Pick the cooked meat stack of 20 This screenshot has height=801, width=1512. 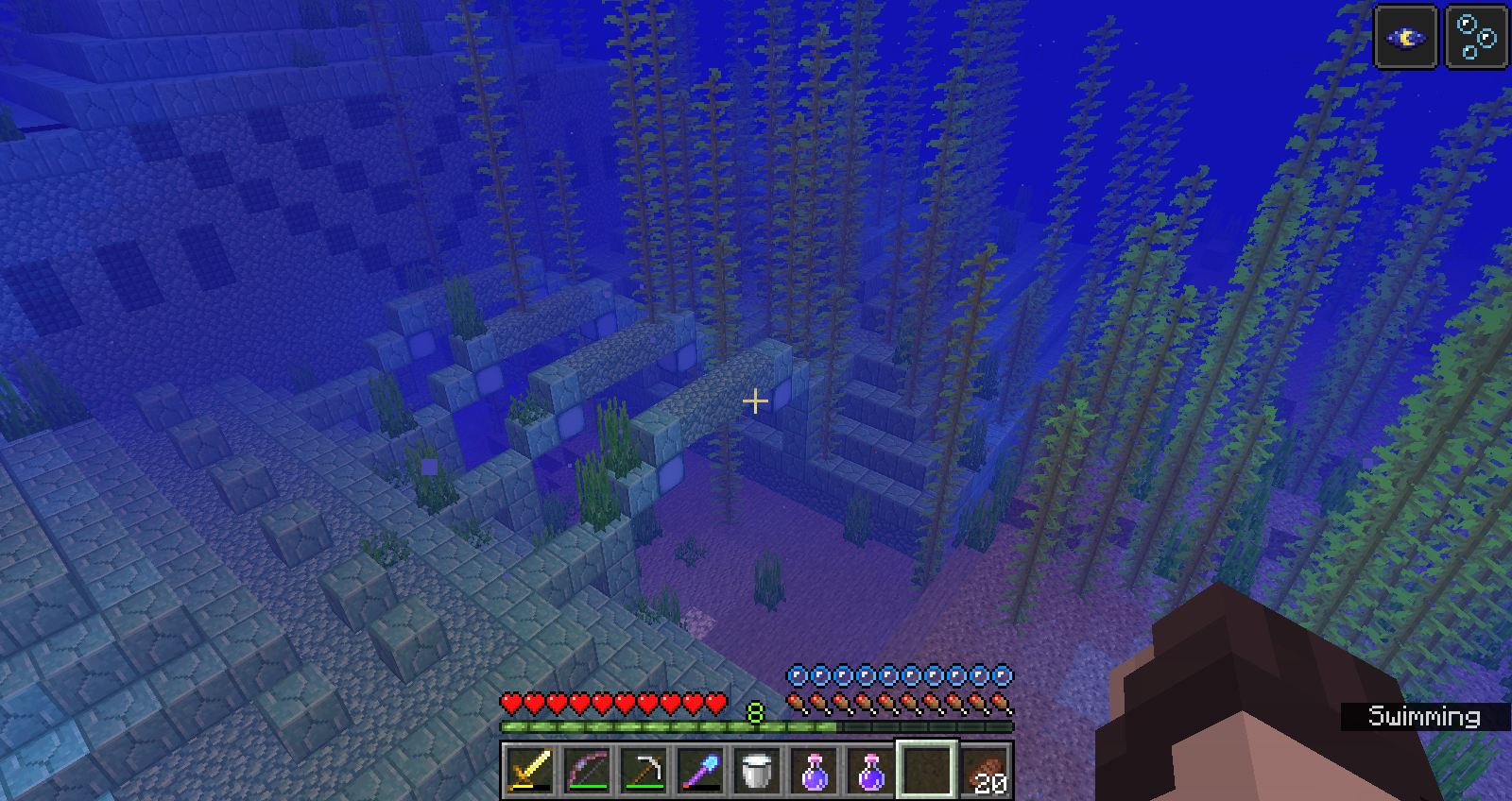[986, 771]
